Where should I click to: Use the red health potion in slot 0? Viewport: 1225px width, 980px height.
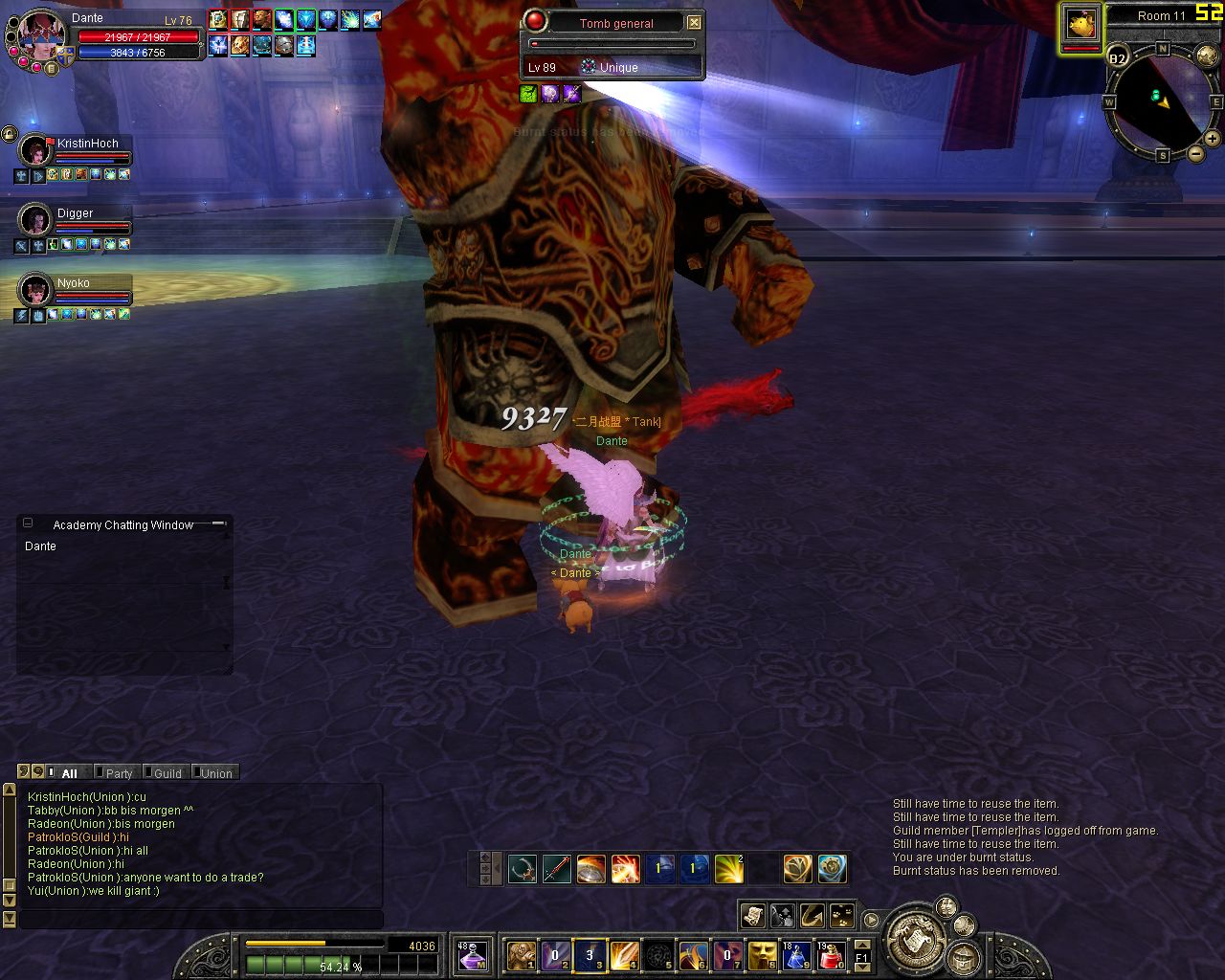(831, 954)
